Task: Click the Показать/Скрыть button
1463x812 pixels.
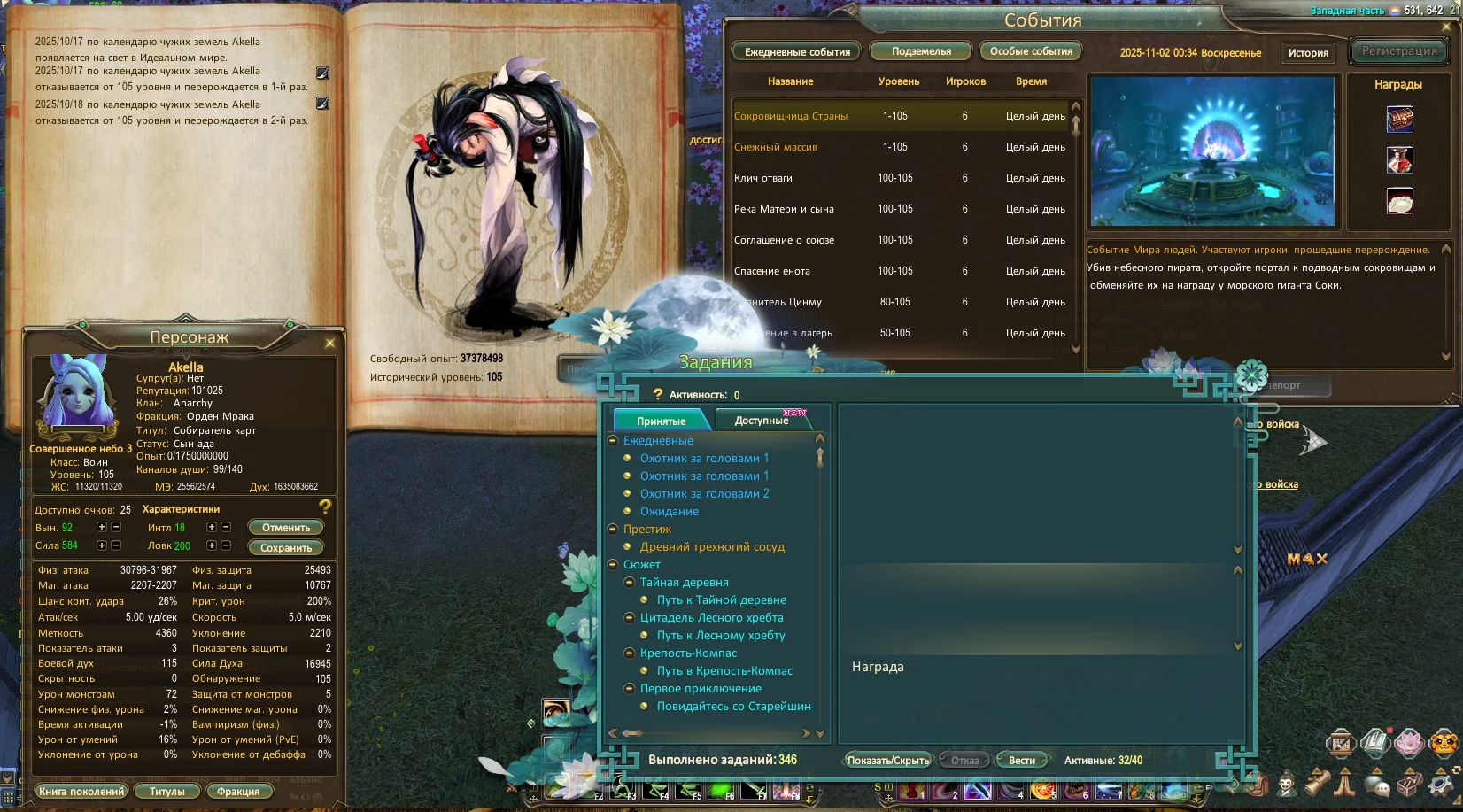Action: coord(887,761)
